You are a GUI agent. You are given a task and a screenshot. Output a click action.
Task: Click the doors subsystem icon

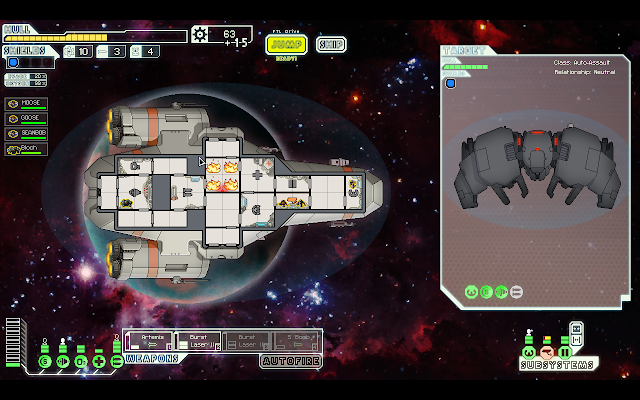pos(564,352)
